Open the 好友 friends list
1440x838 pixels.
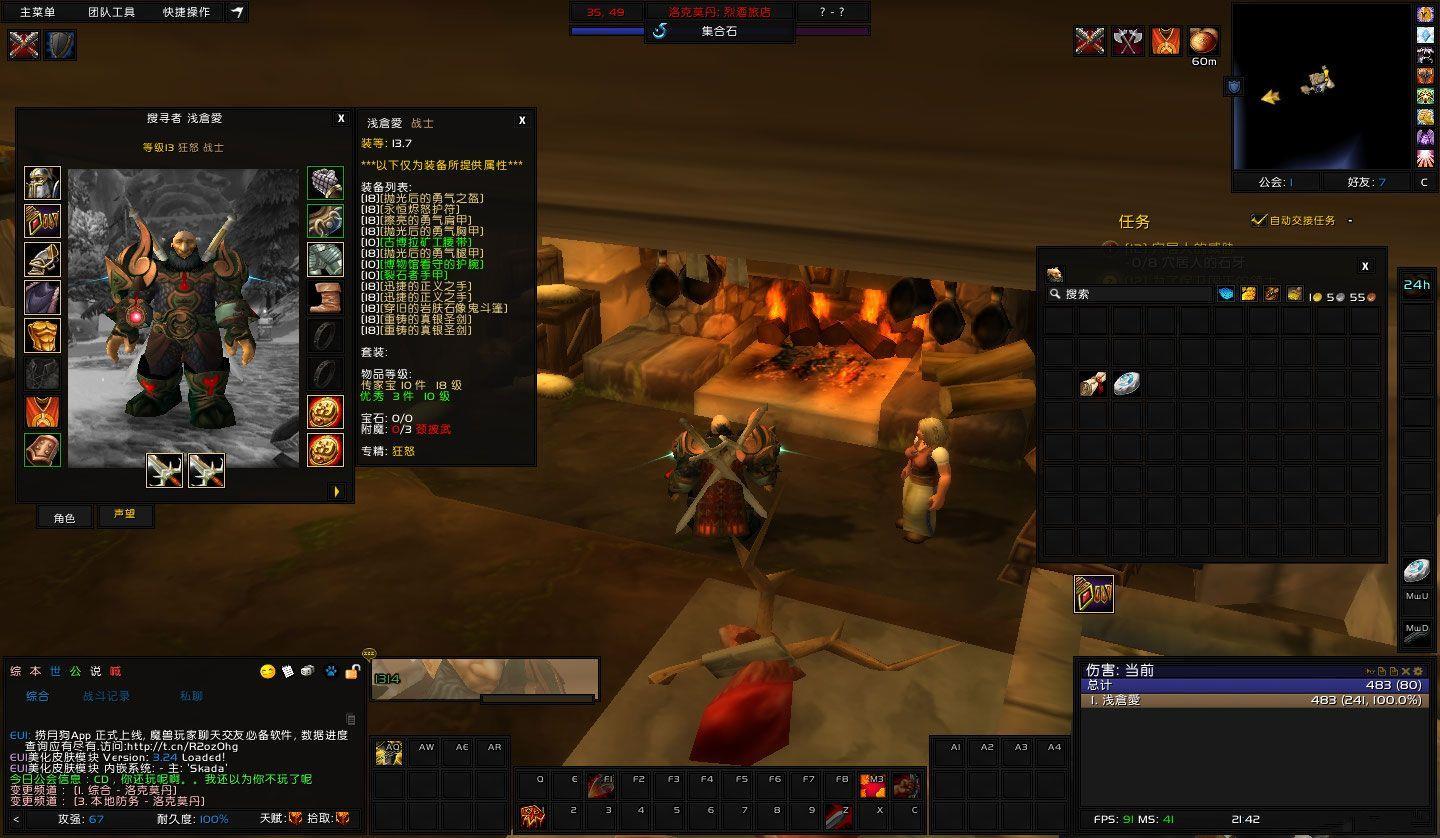(1366, 182)
